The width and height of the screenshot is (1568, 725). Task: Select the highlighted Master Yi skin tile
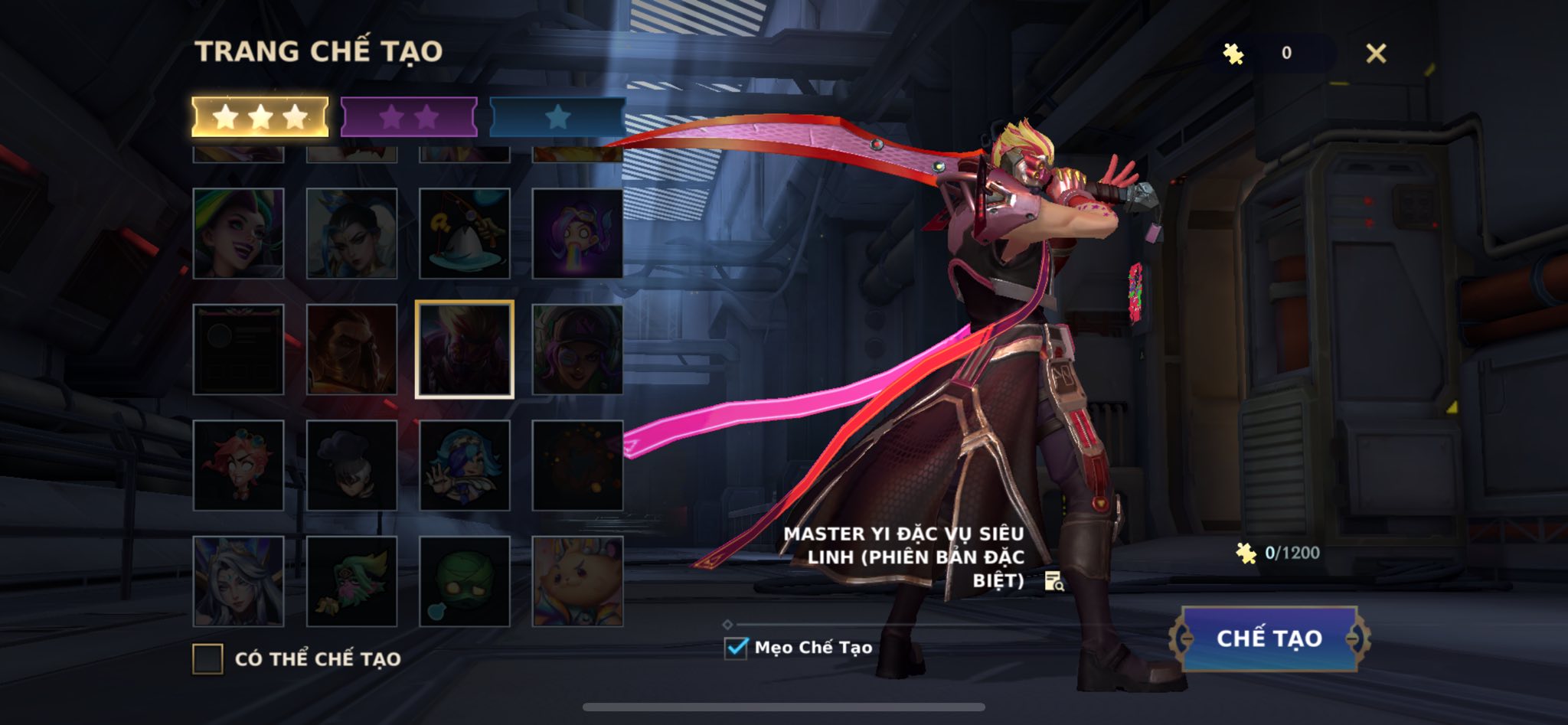[x=464, y=349]
